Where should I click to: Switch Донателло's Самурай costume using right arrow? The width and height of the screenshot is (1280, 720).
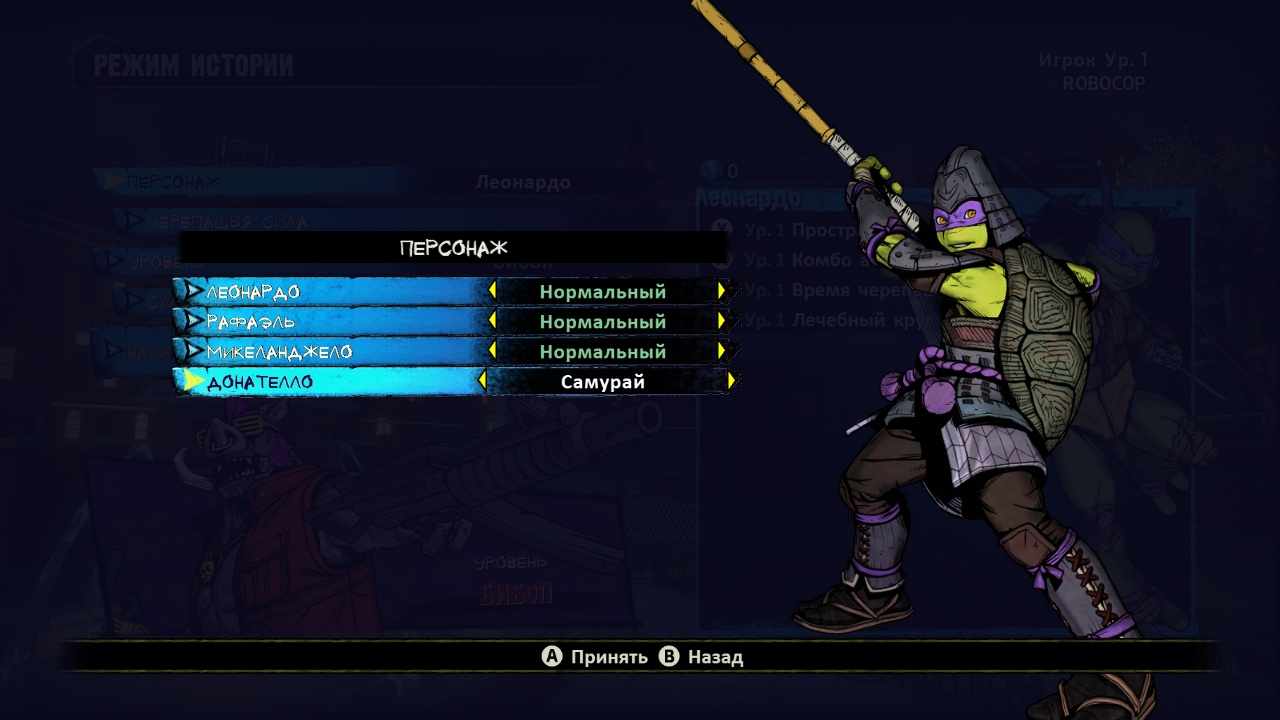732,381
